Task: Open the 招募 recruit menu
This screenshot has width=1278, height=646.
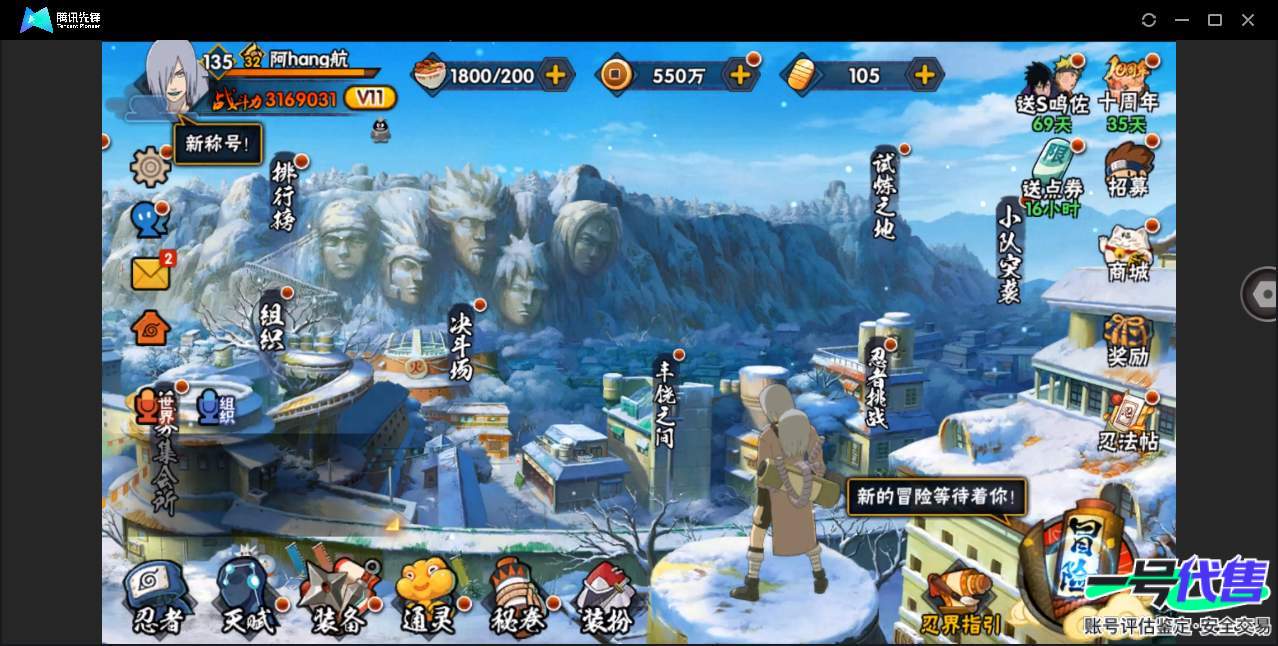Action: [1129, 171]
